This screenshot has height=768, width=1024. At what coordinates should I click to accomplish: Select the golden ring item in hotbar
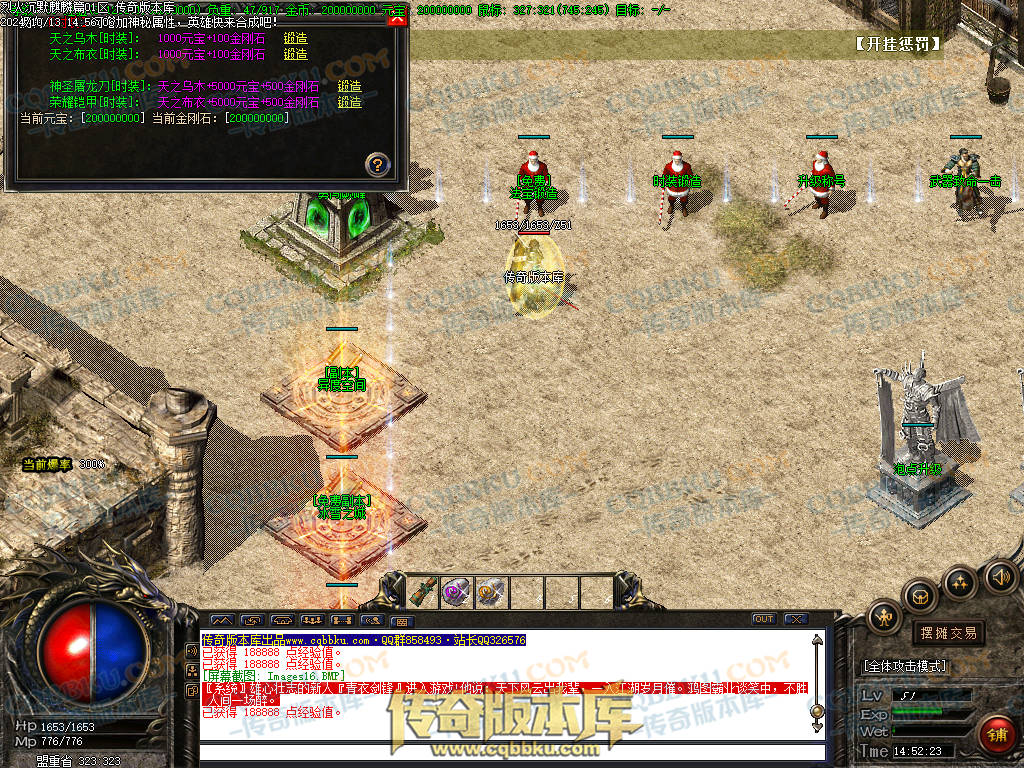coord(490,591)
